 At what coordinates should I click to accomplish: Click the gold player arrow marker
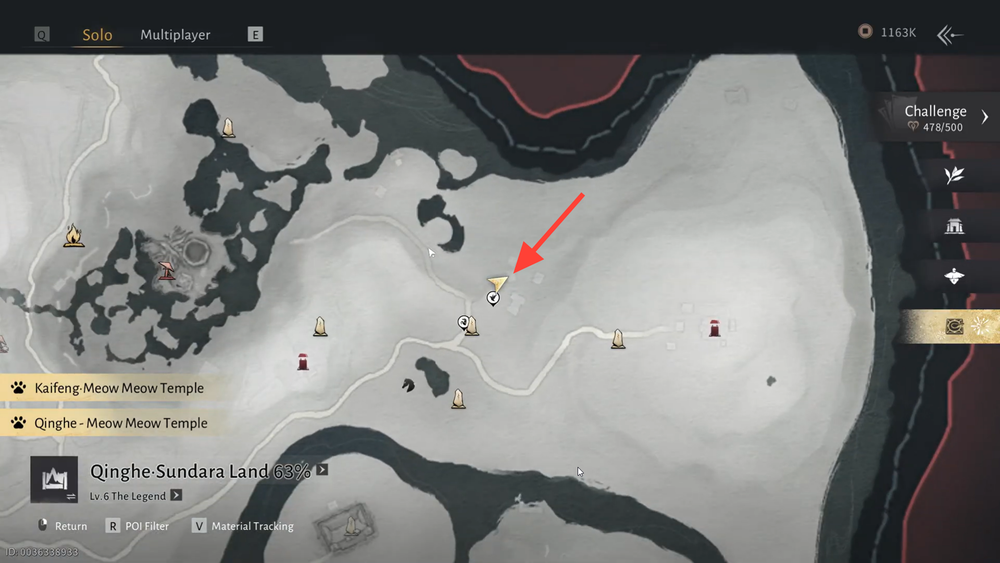pyautogui.click(x=497, y=284)
